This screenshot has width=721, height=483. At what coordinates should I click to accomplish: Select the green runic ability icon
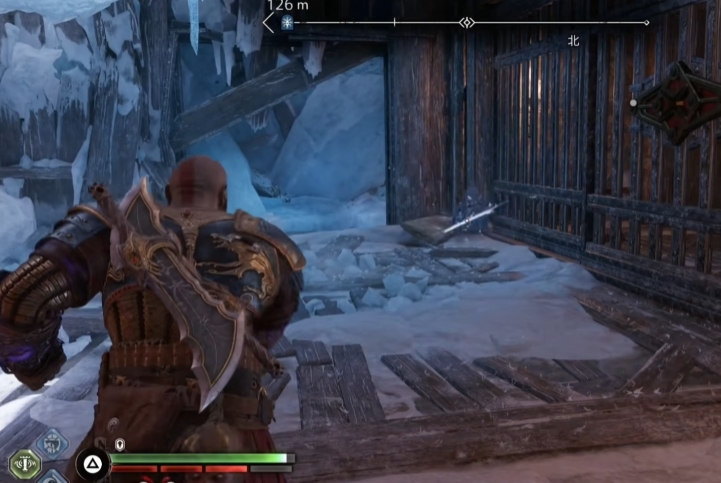(x=23, y=463)
